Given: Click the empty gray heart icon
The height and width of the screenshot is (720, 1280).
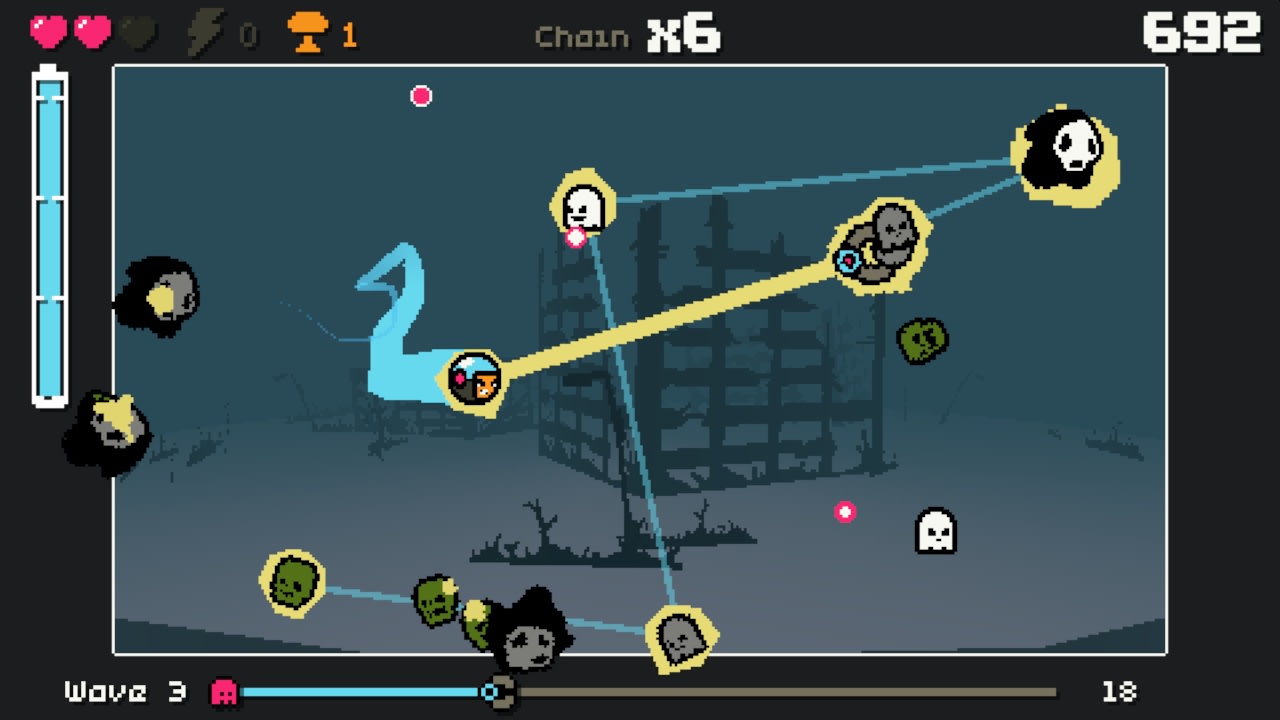Looking at the screenshot, I should pyautogui.click(x=136, y=30).
